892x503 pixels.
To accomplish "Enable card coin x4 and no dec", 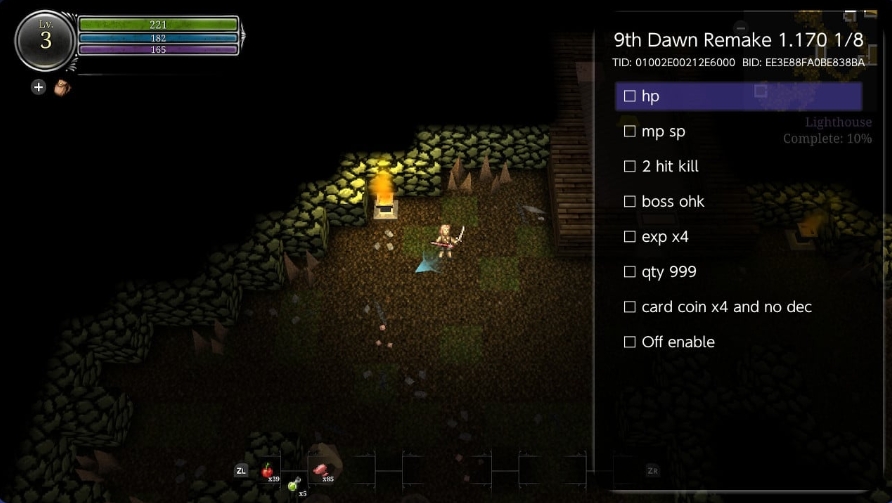I will pyautogui.click(x=630, y=307).
